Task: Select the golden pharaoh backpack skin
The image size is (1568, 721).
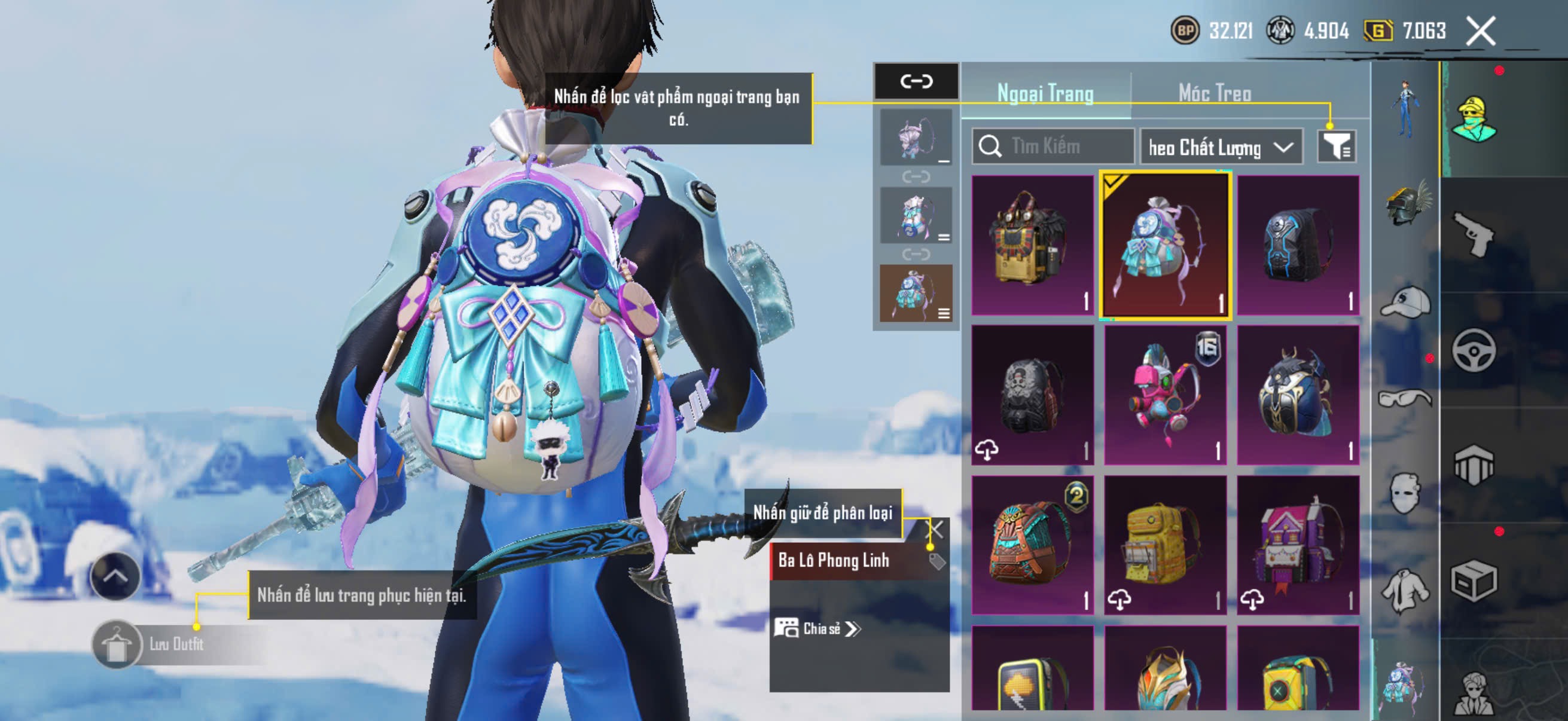Action: point(1032,245)
